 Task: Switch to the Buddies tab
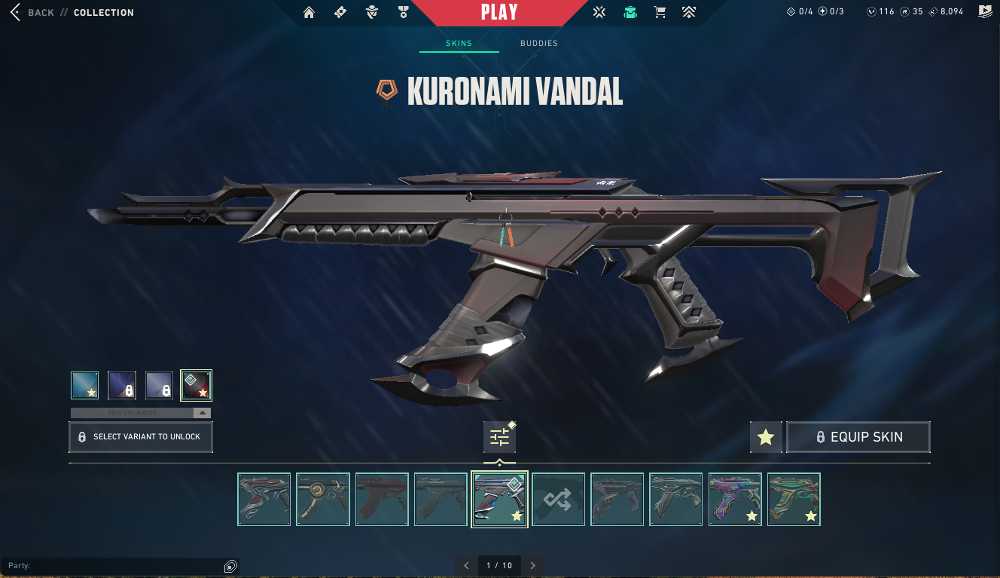click(539, 44)
